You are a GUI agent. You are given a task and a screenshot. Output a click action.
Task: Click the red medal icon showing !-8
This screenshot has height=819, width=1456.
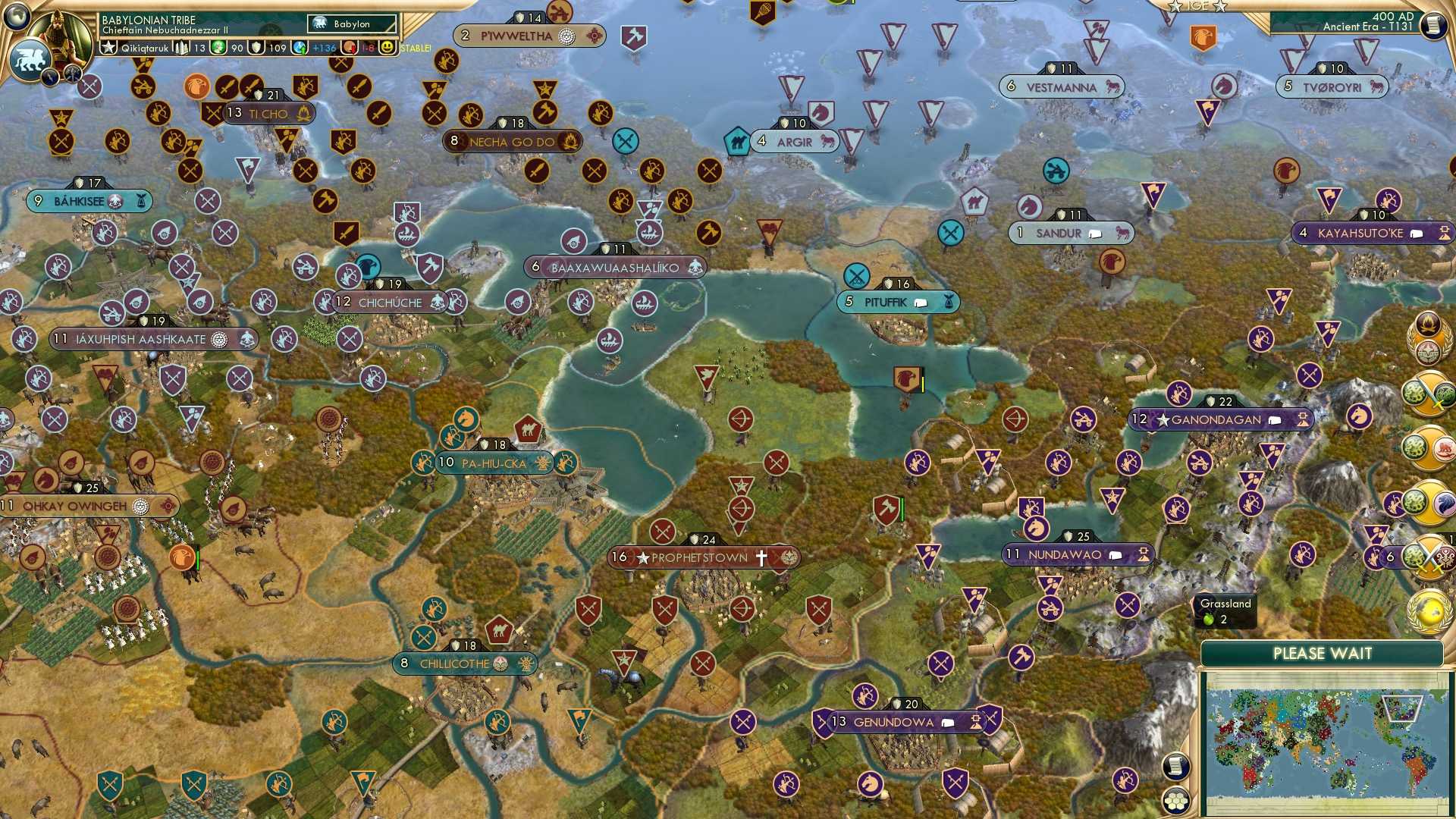350,47
